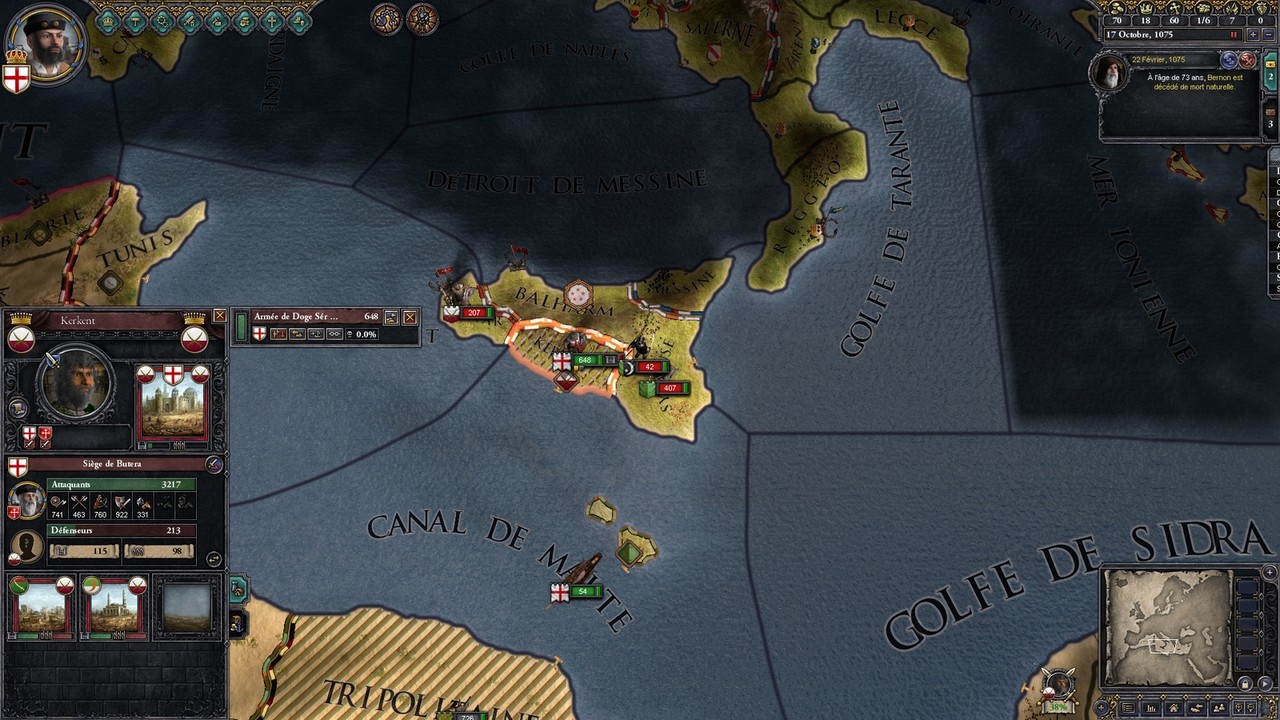Dismiss the death notification with the red button
This screenshot has height=720, width=1280.
click(1247, 60)
